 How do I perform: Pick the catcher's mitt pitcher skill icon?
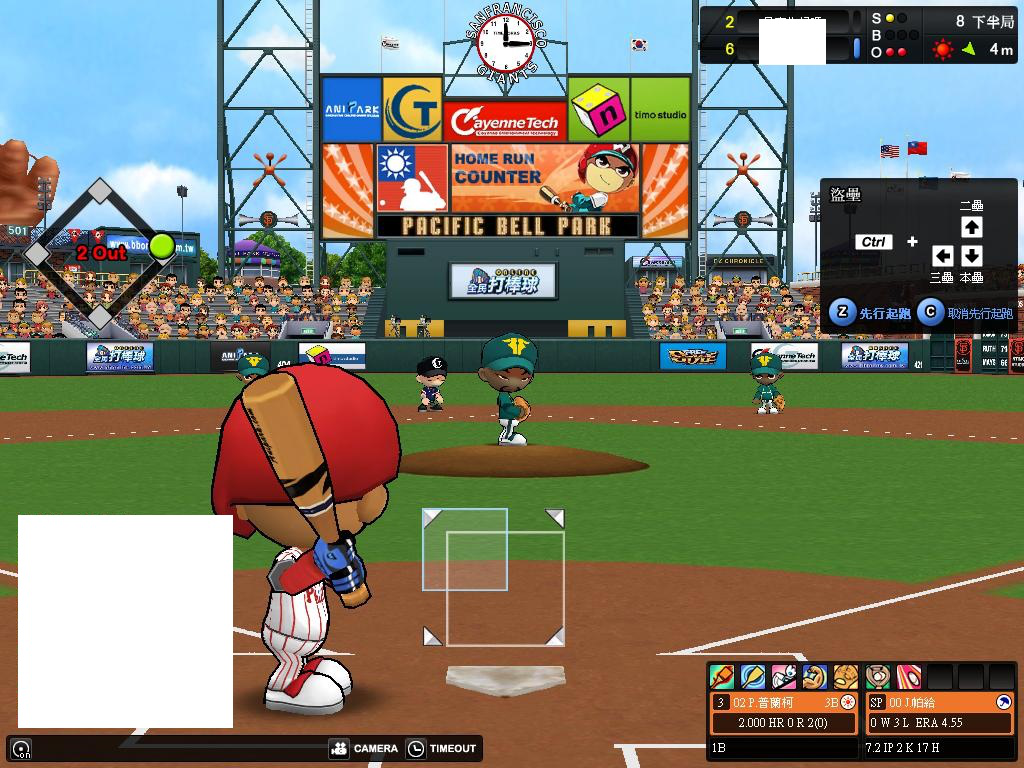point(878,677)
